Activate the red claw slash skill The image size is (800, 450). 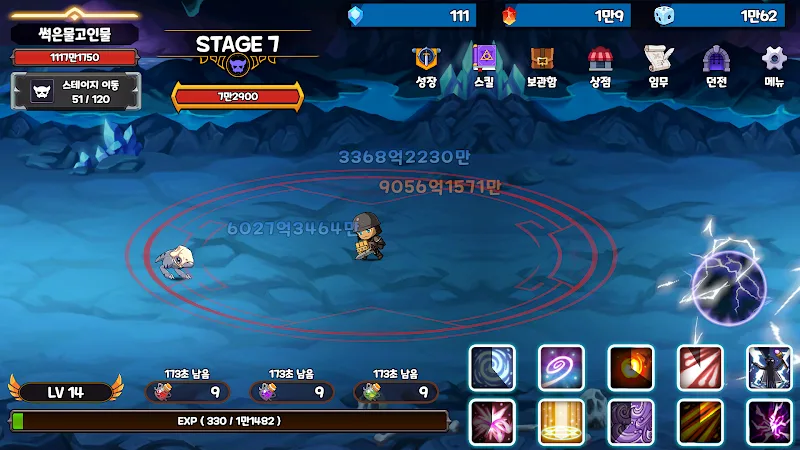tap(700, 367)
